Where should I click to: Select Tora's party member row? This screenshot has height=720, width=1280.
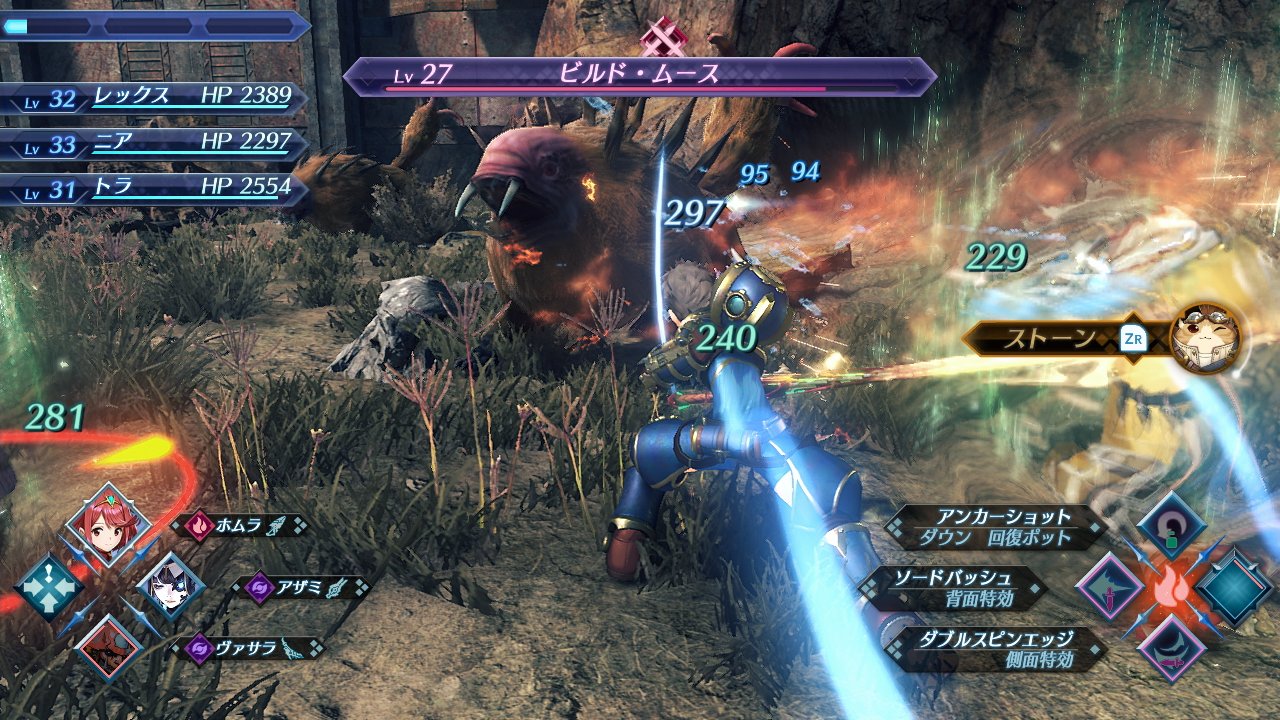pyautogui.click(x=155, y=189)
